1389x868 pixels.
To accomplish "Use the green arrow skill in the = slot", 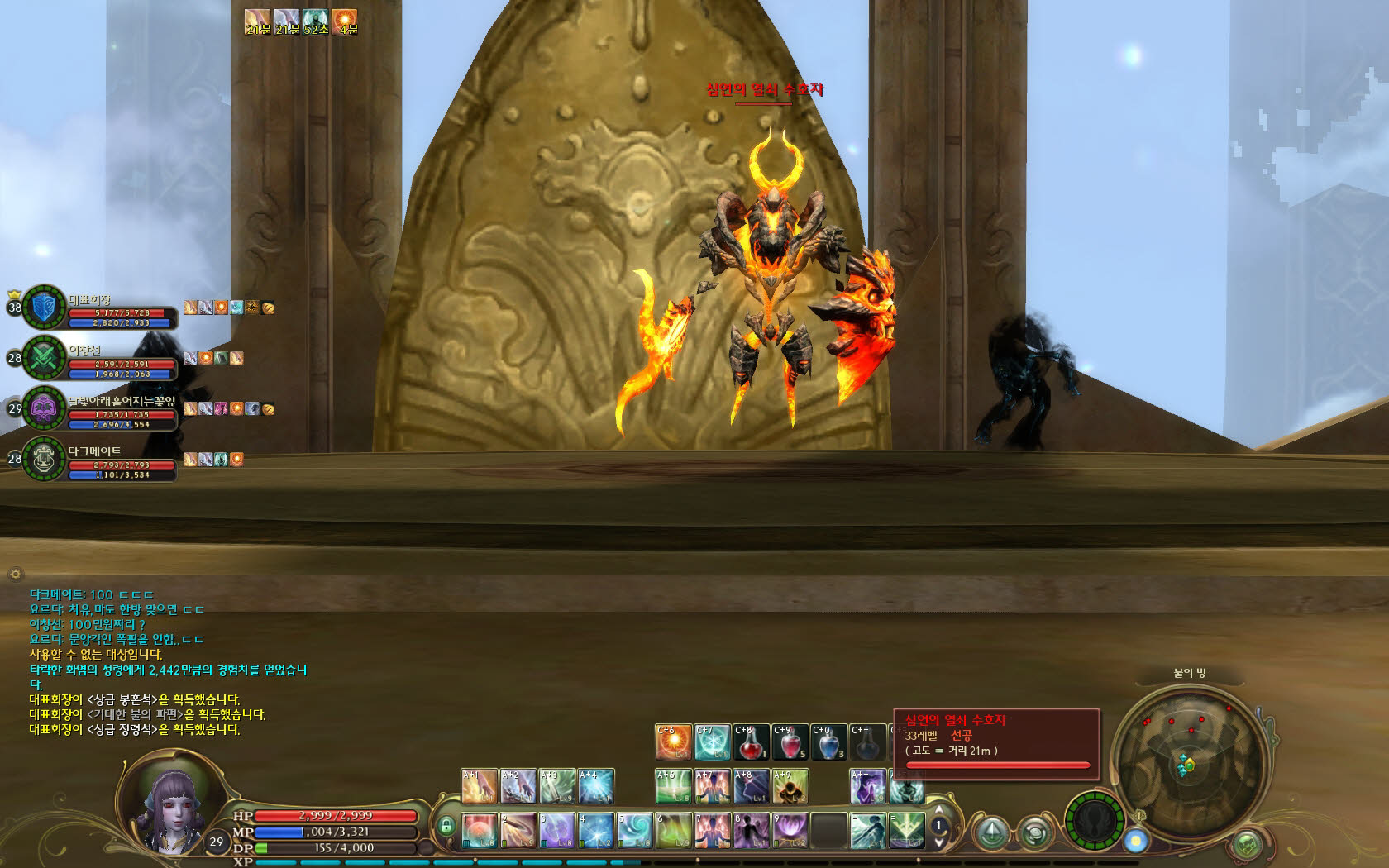I will pyautogui.click(x=906, y=831).
